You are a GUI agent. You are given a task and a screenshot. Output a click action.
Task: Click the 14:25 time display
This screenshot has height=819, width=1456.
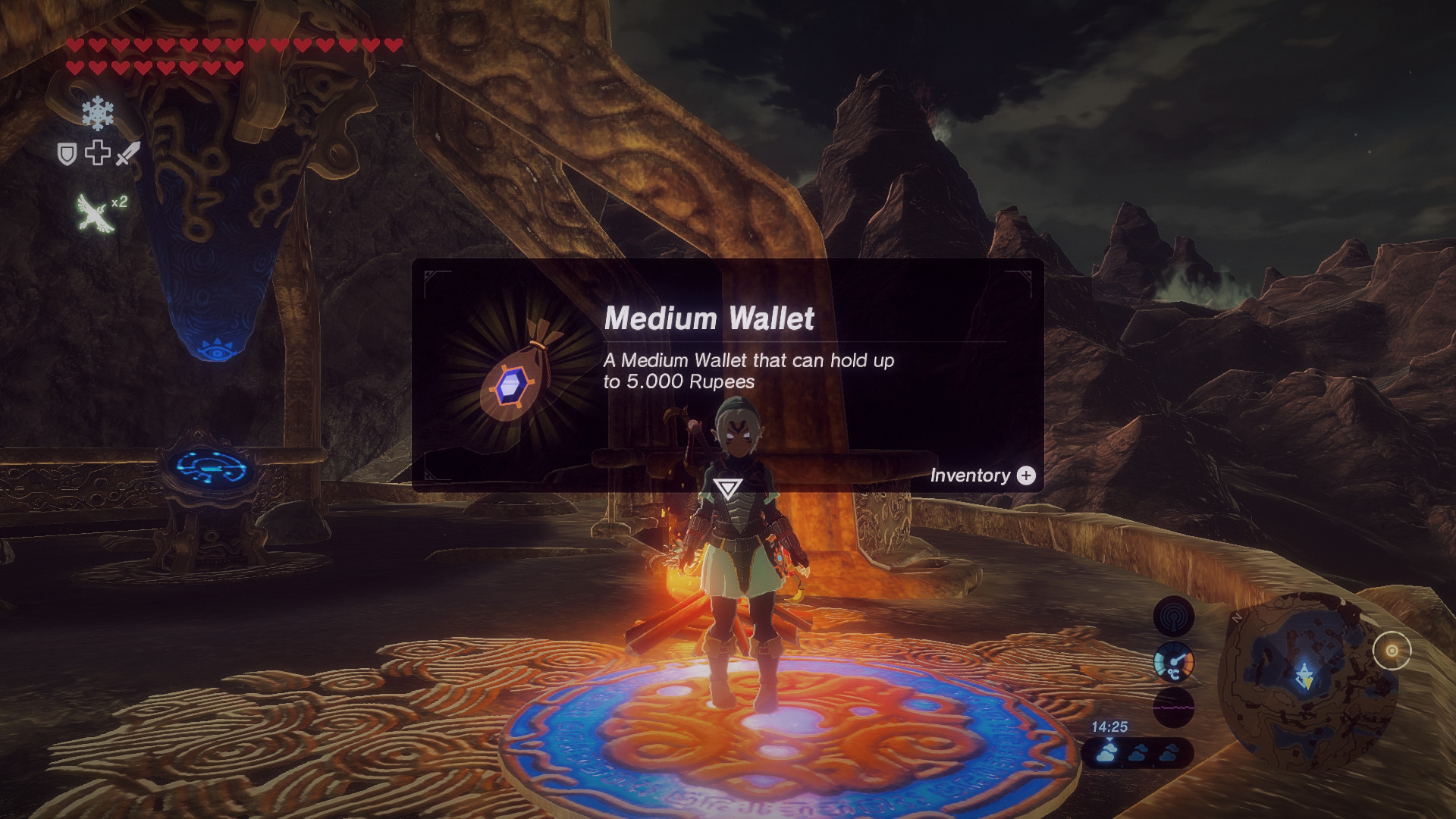[x=1110, y=726]
